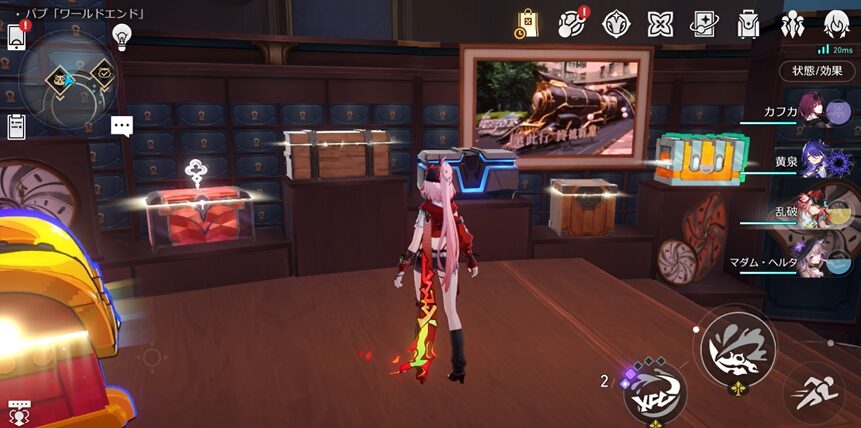
Task: Open the character profile head icon
Action: (x=838, y=23)
